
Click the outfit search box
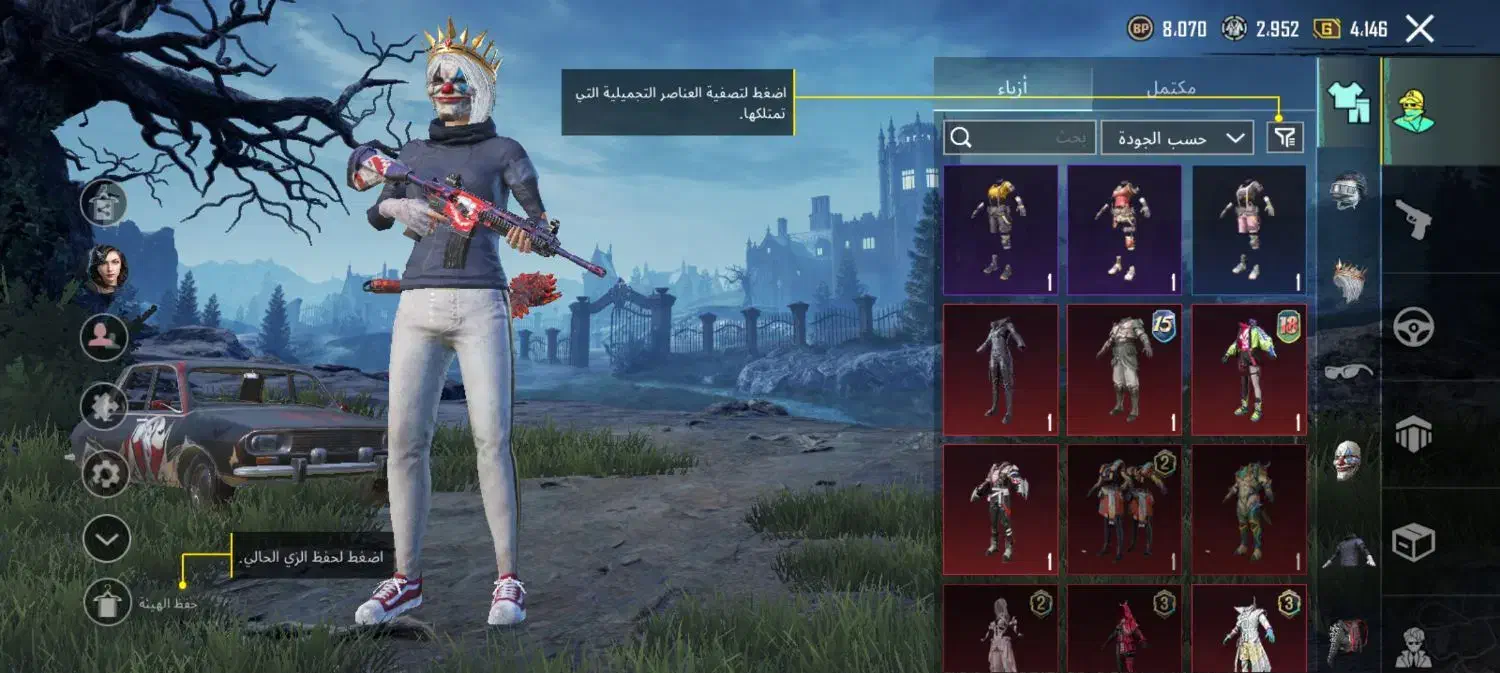(x=1018, y=138)
